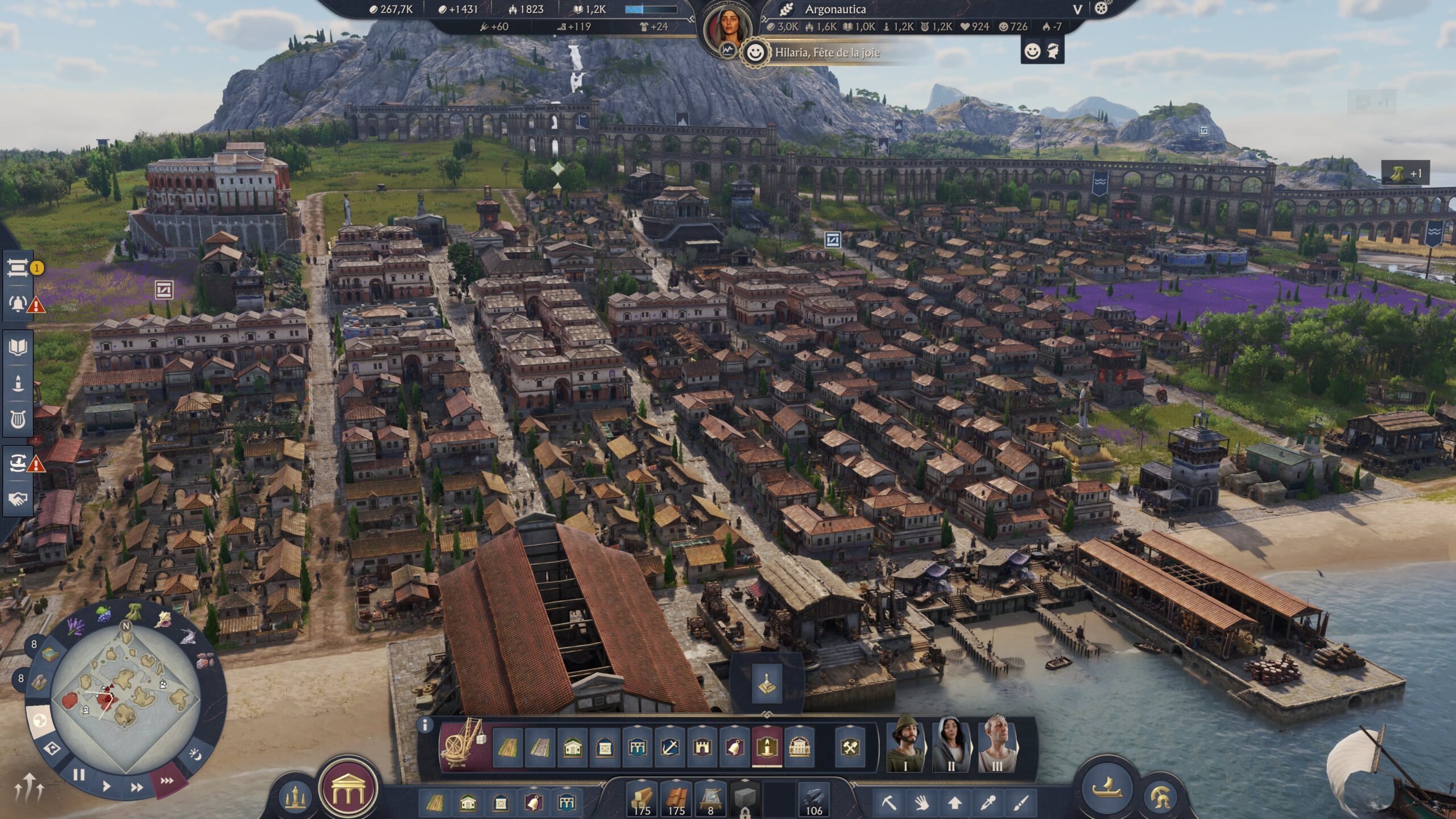
Task: Open the open-book knowledge menu
Action: (18, 347)
